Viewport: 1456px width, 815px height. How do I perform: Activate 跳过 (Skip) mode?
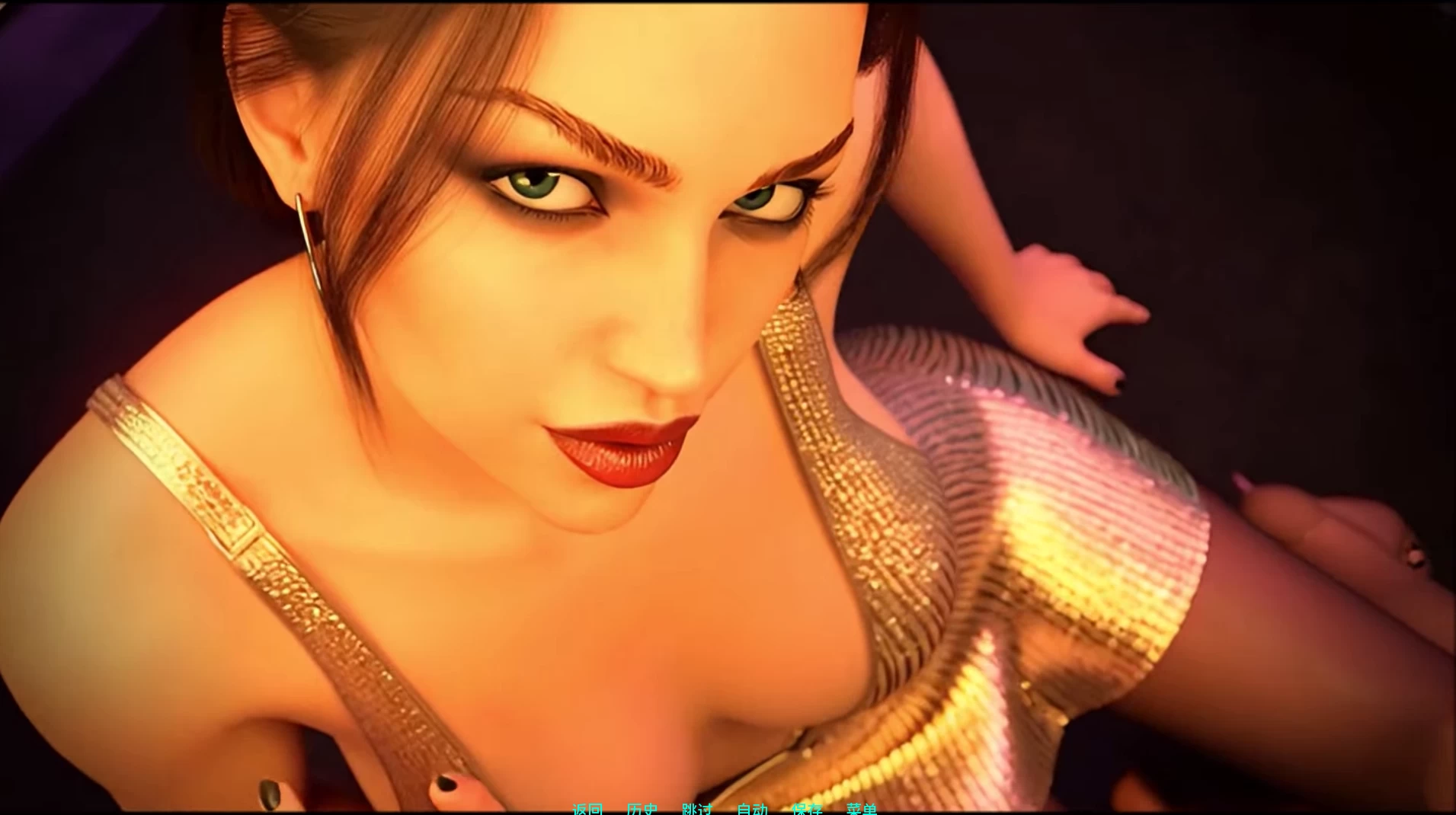[697, 809]
